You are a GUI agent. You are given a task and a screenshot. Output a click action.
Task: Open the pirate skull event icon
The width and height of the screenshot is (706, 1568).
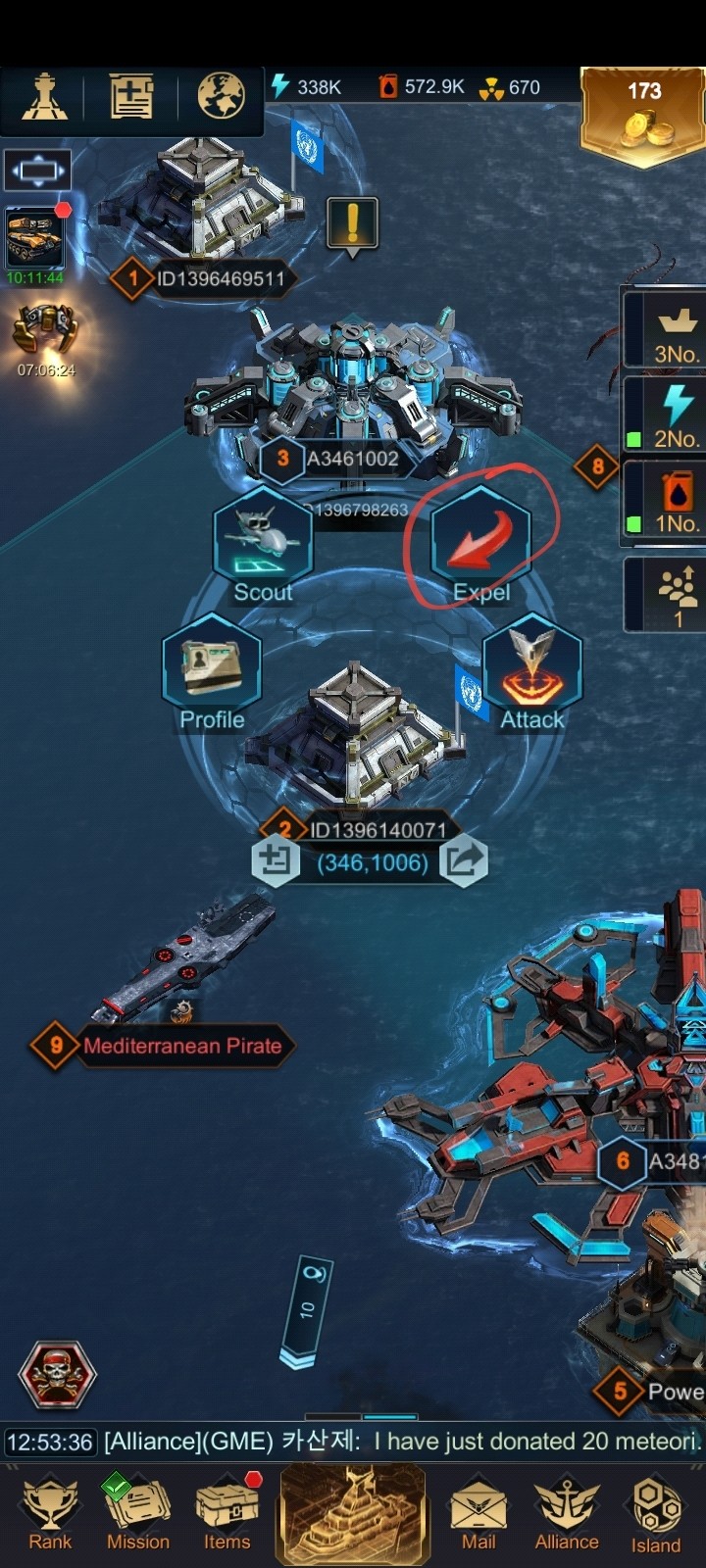click(x=58, y=1374)
